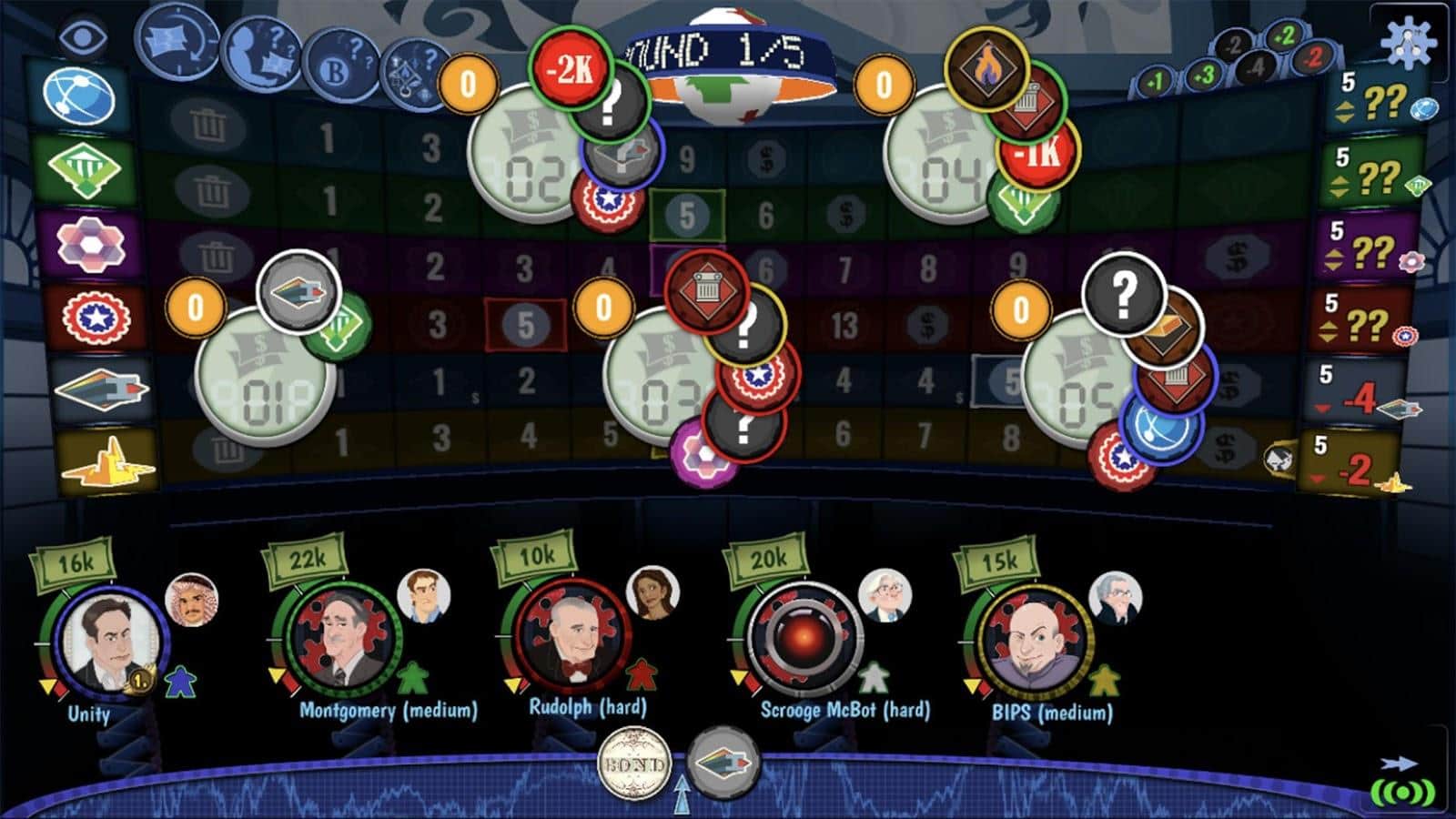This screenshot has height=819, width=1456.
Task: Select the yellow factory company icon
Action: click(107, 463)
